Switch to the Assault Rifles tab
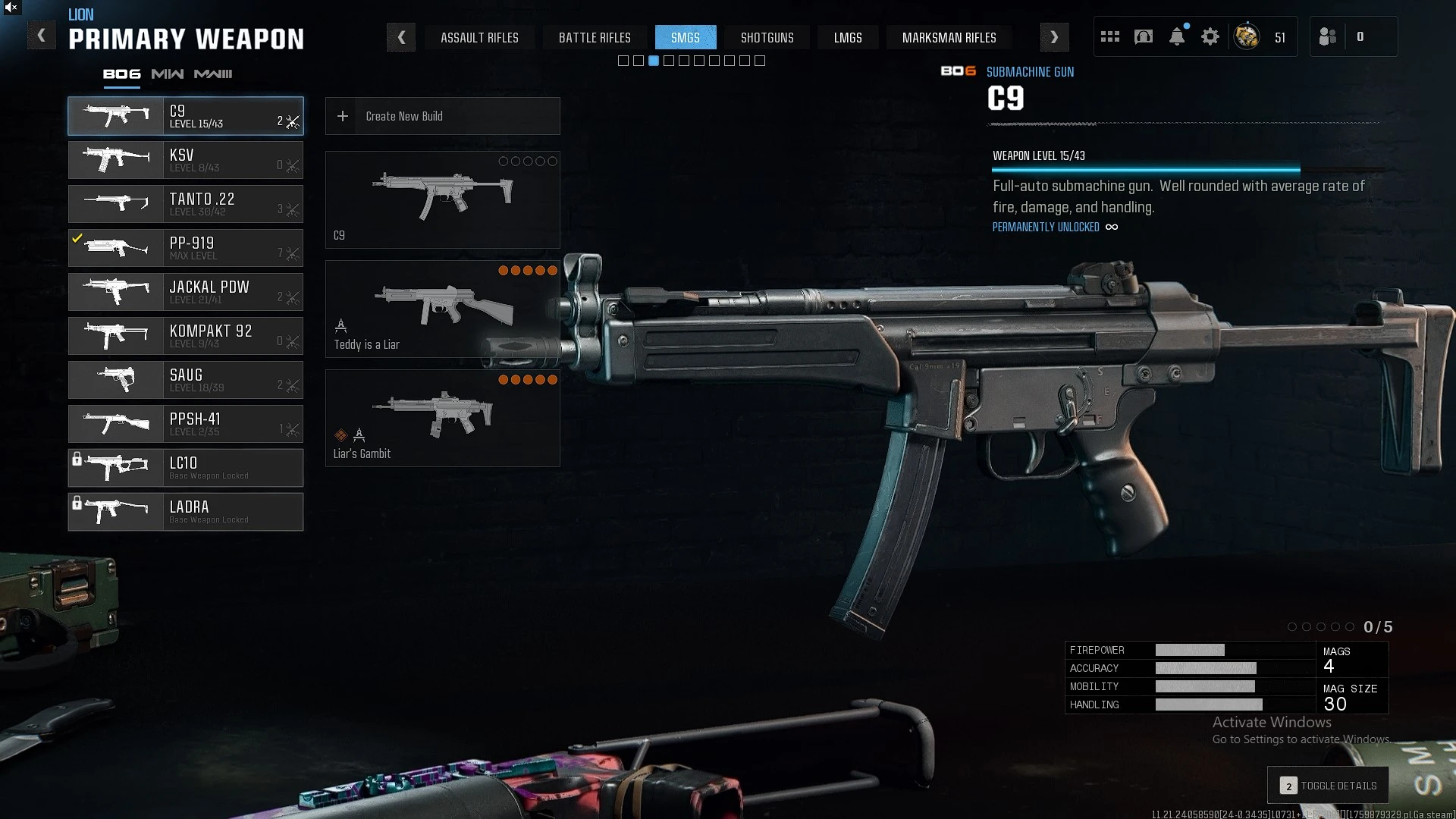The height and width of the screenshot is (819, 1456). coord(479,37)
